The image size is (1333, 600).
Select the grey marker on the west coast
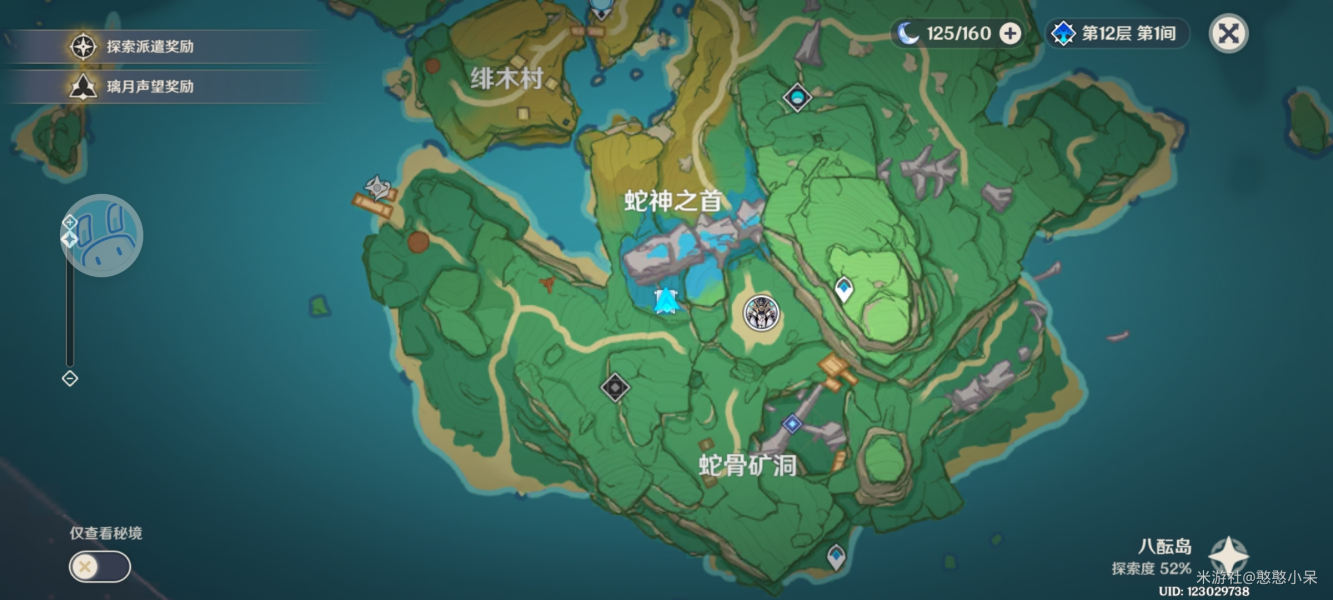point(378,186)
